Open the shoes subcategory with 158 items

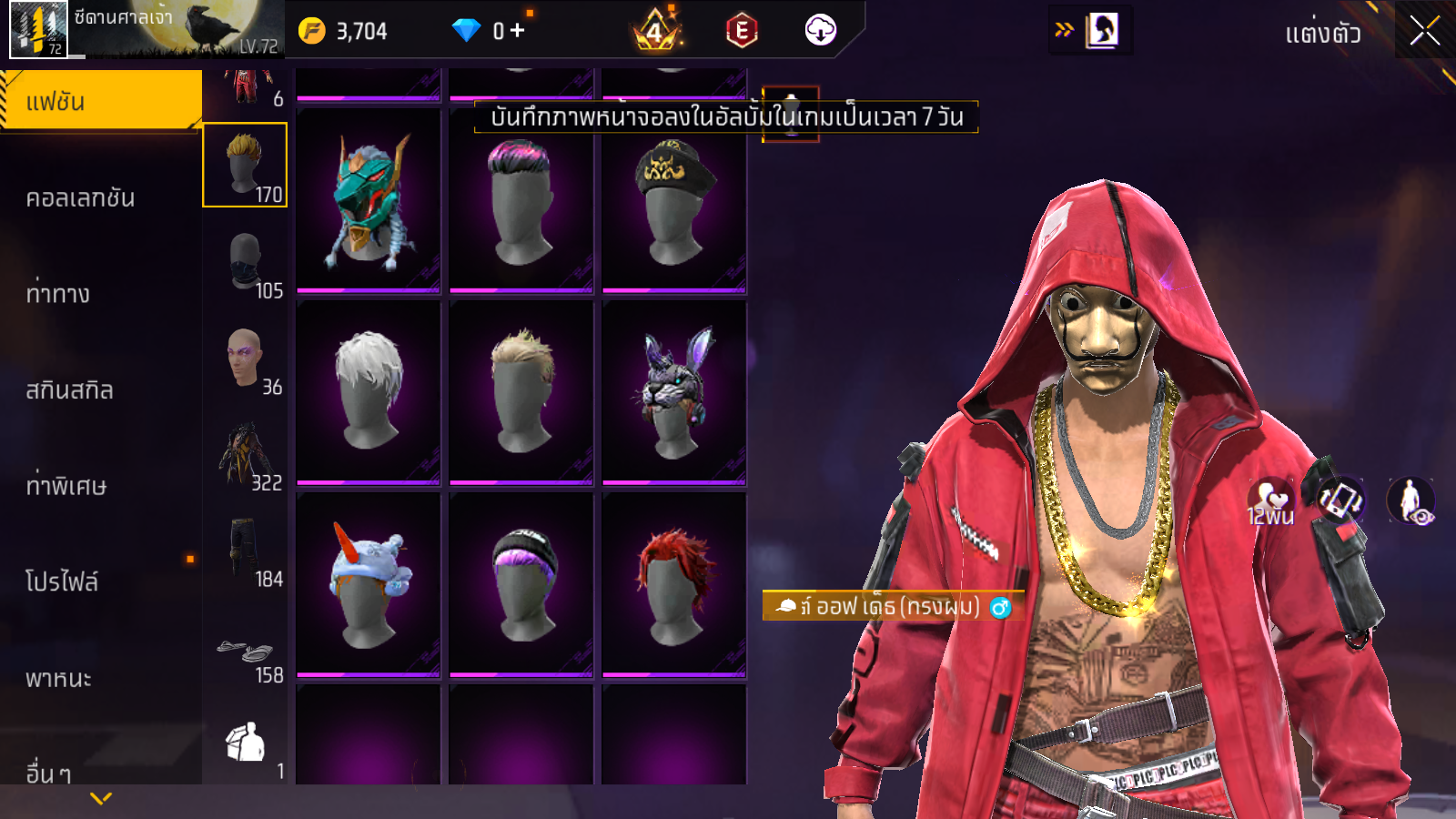coord(245,652)
